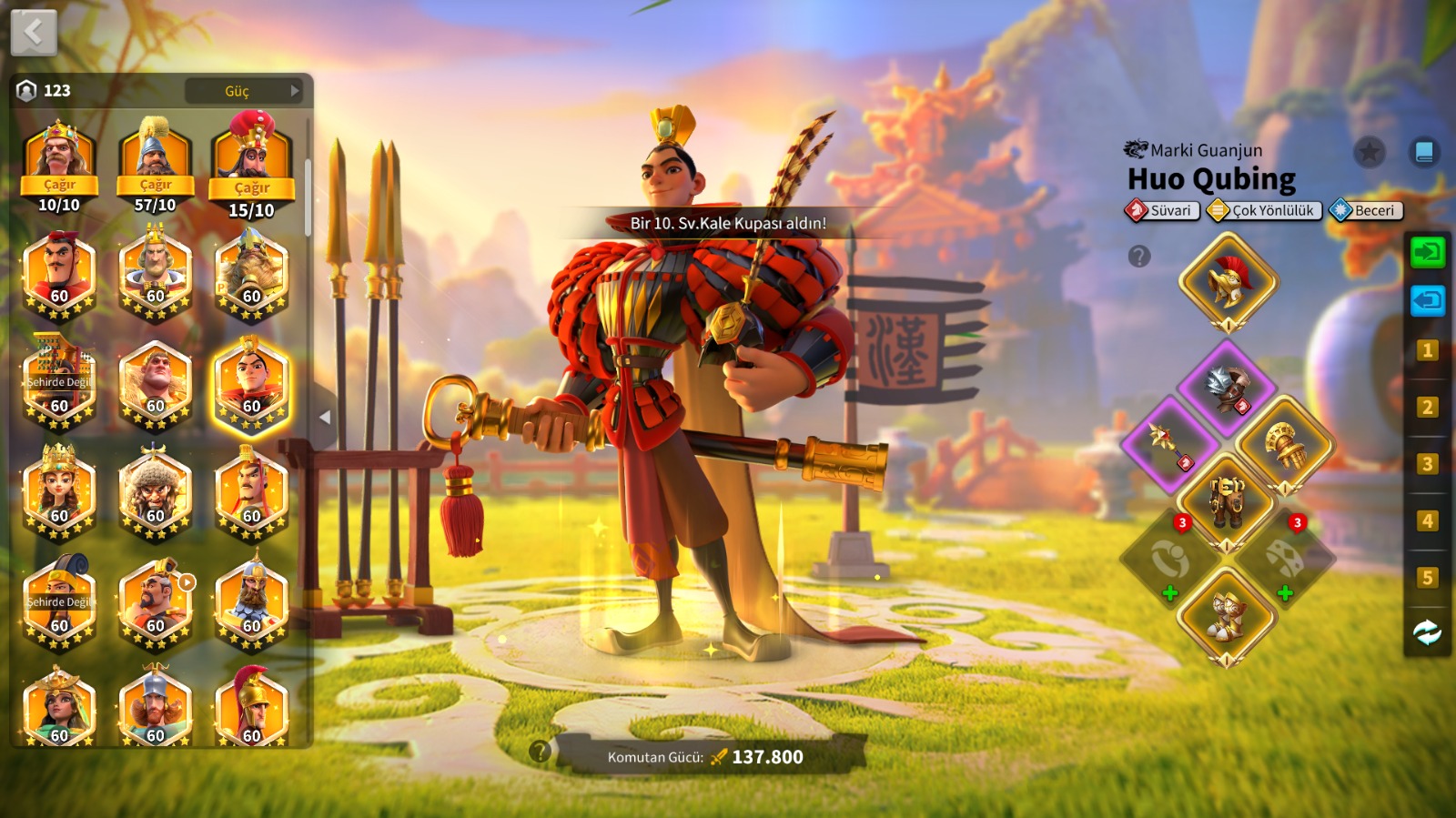The image size is (1456, 818).
Task: Switch to equipment preset 5
Action: pos(1427,578)
